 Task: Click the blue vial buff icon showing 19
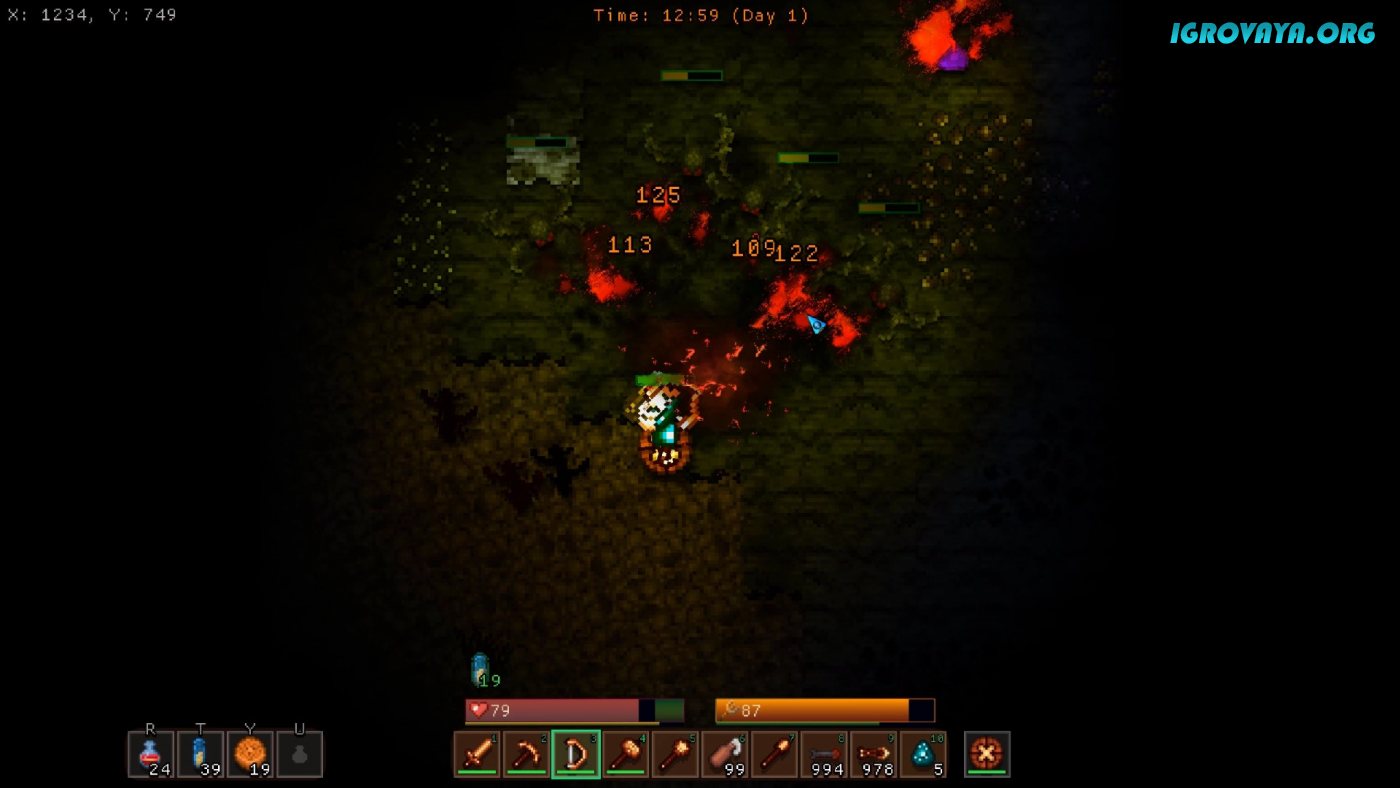click(481, 669)
